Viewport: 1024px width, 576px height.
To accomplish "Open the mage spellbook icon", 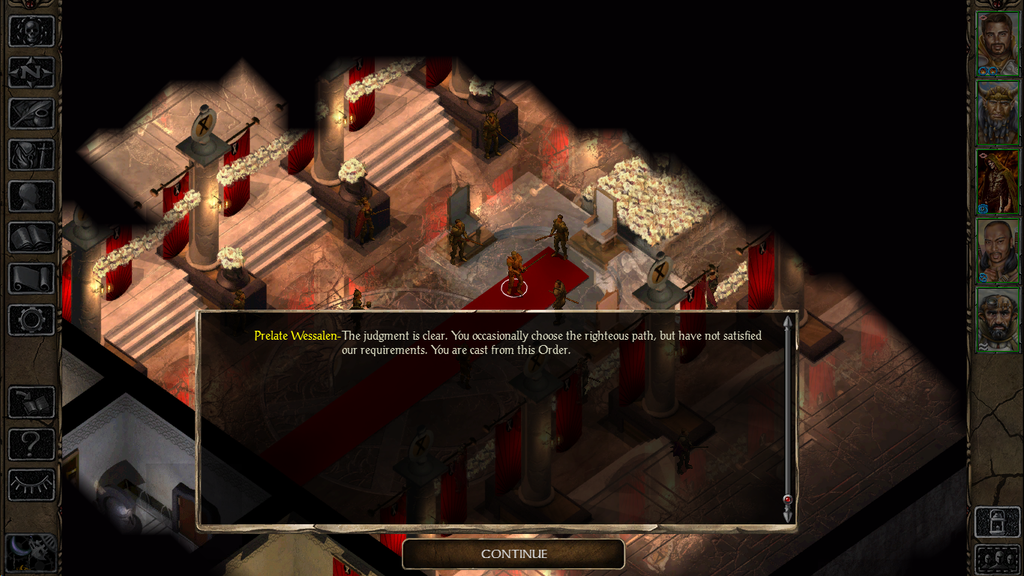I will click(x=30, y=237).
